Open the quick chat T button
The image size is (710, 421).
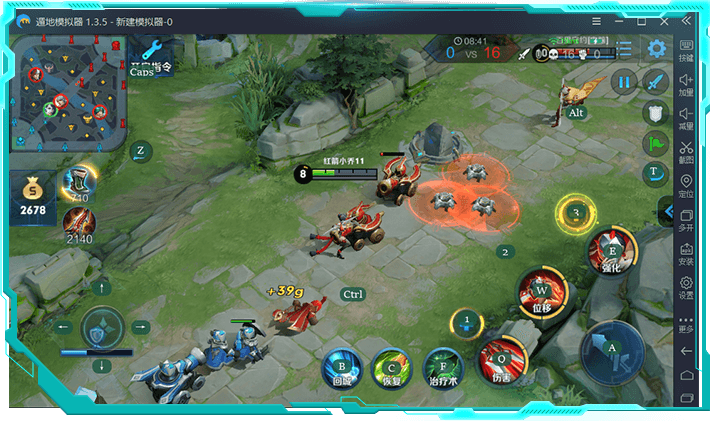[656, 172]
